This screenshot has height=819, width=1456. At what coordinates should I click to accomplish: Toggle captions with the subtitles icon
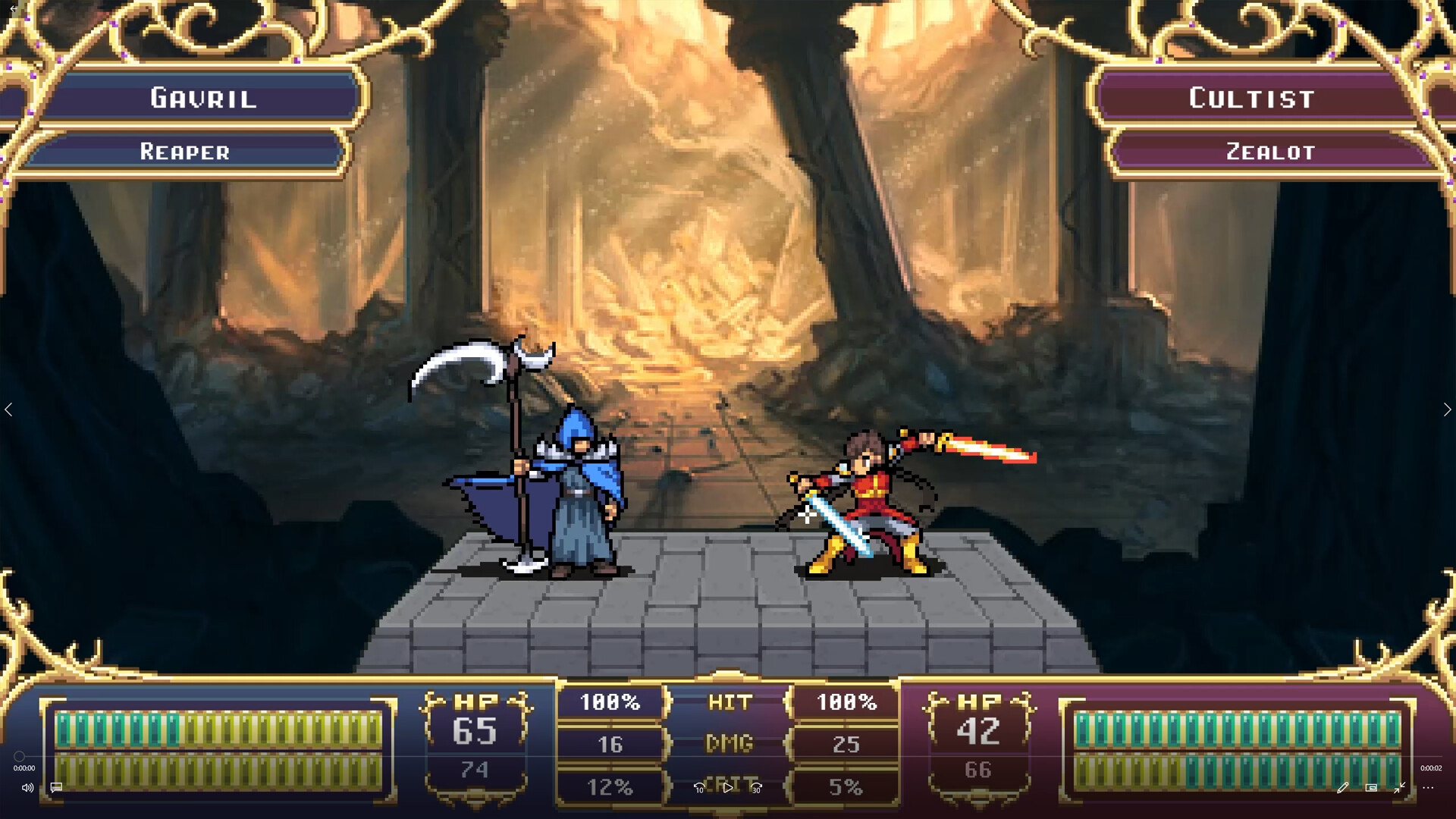56,788
